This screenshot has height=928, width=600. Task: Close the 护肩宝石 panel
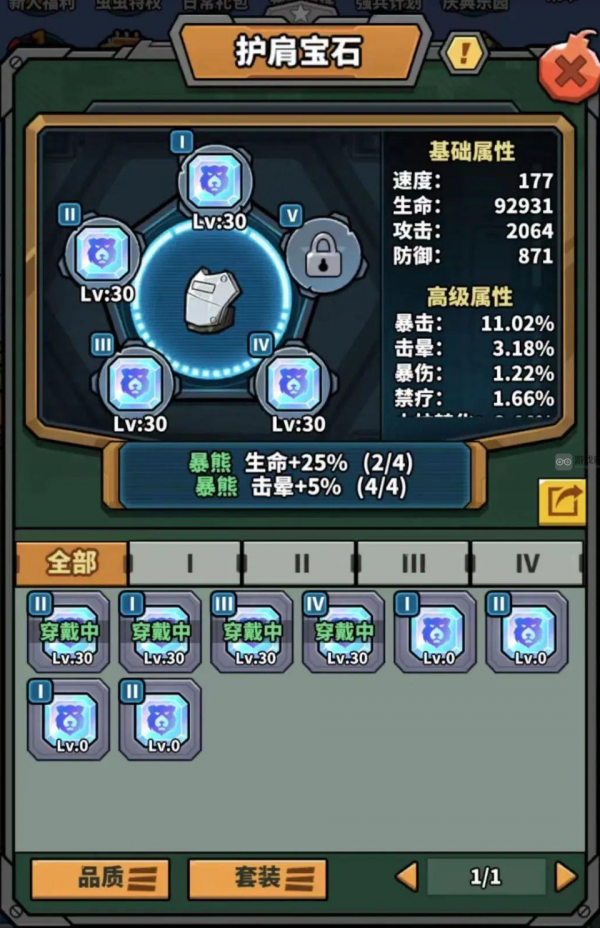click(x=569, y=70)
